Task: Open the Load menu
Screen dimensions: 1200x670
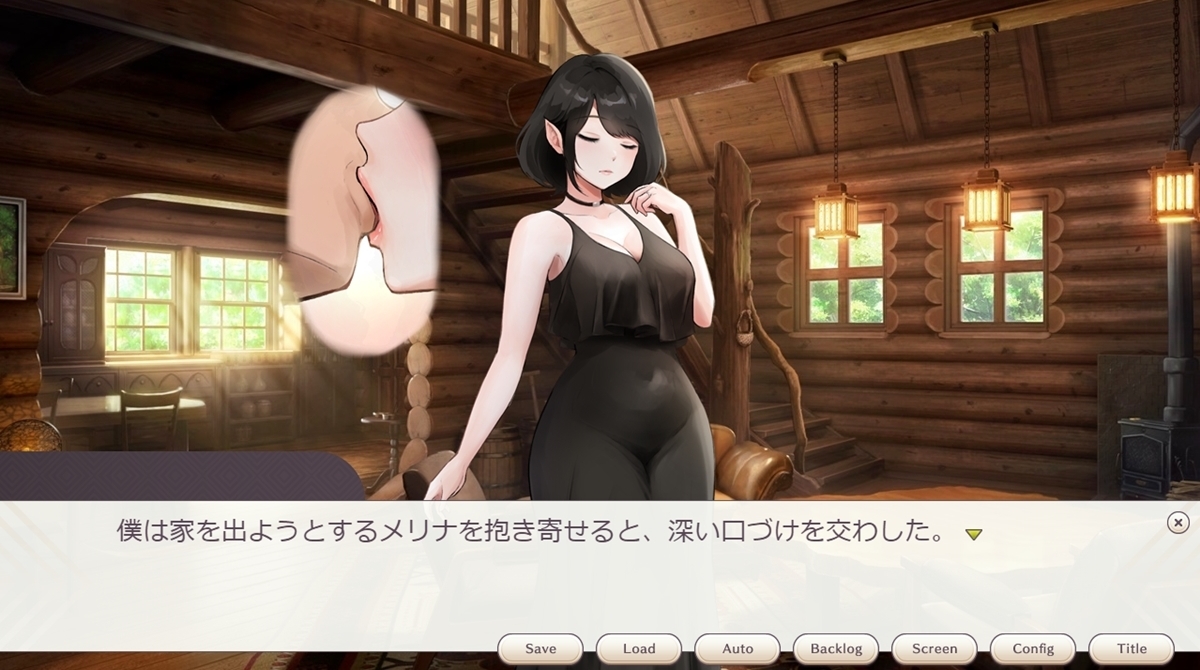Action: [639, 648]
